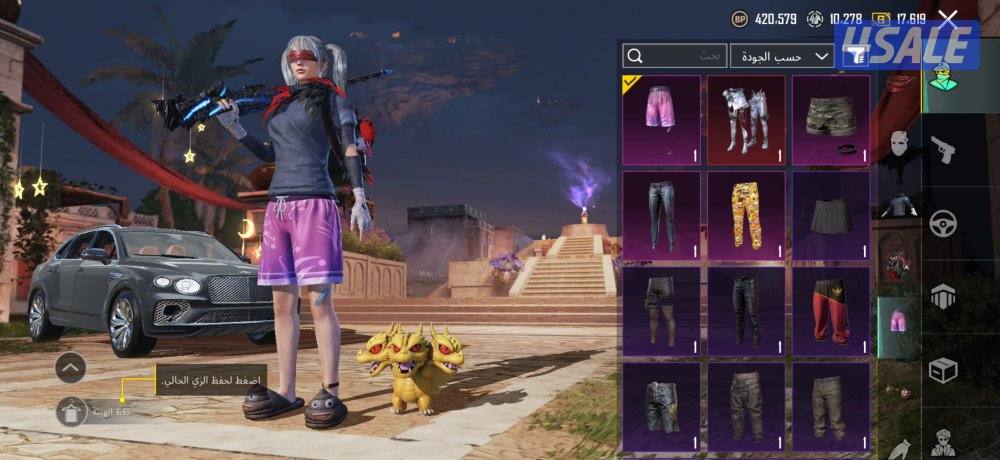Image resolution: width=1000 pixels, height=460 pixels.
Task: Click the hanger save-outfit button
Action: tap(71, 411)
